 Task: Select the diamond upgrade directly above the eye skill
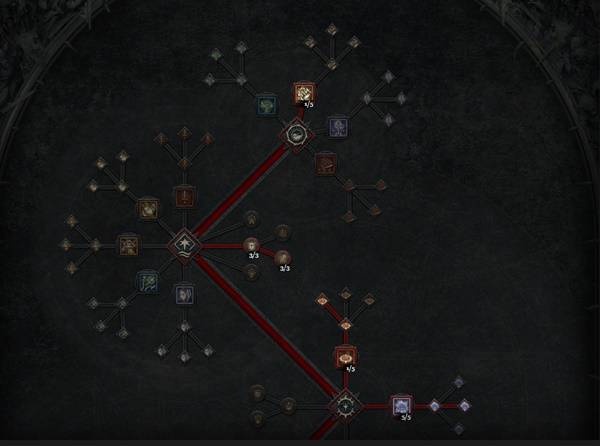(345, 324)
